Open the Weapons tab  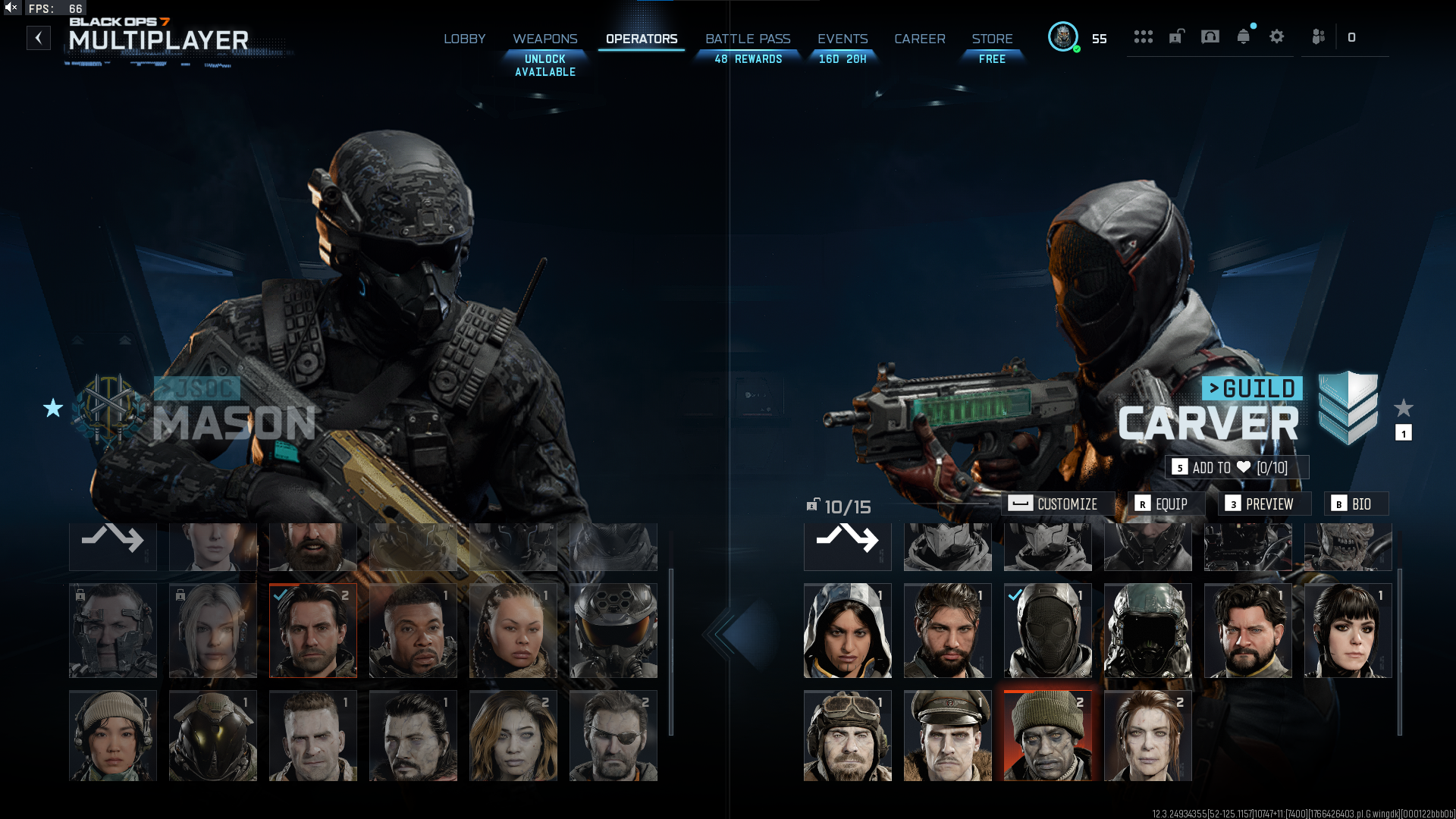click(544, 39)
